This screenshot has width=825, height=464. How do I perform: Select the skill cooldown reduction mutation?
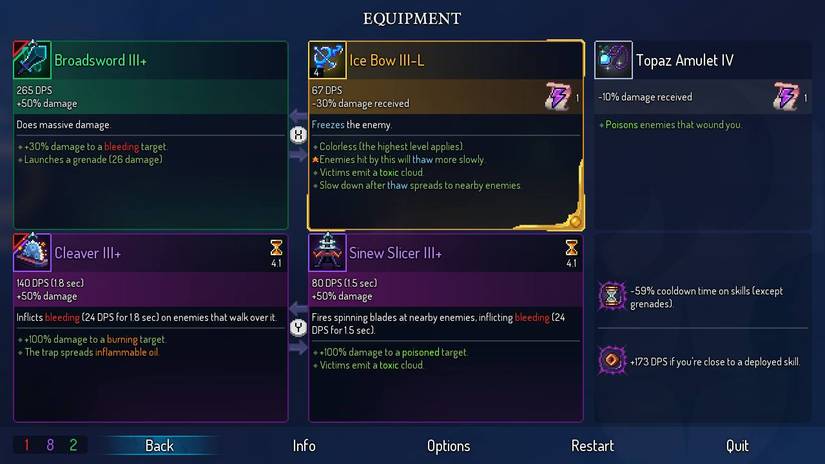pos(704,297)
